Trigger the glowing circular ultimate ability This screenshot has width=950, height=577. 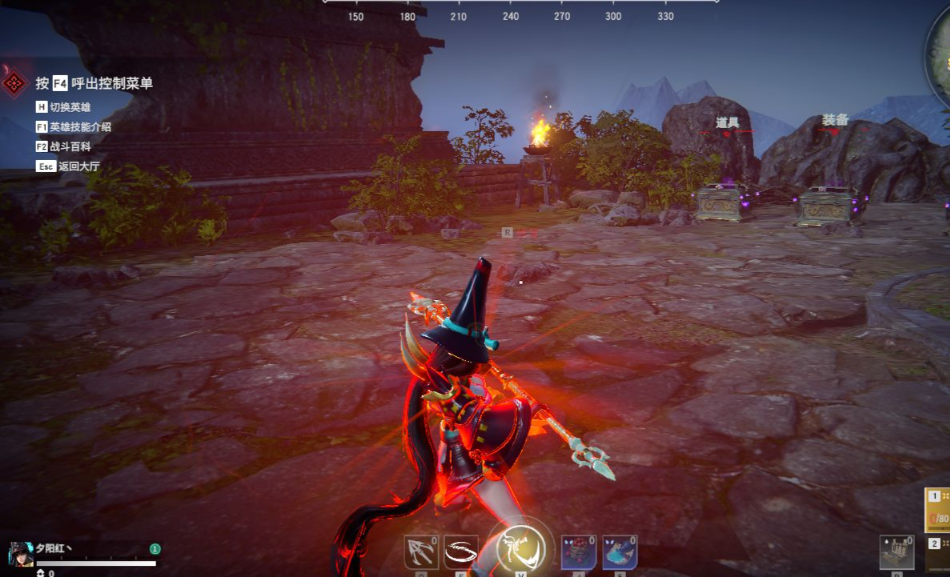coord(520,548)
